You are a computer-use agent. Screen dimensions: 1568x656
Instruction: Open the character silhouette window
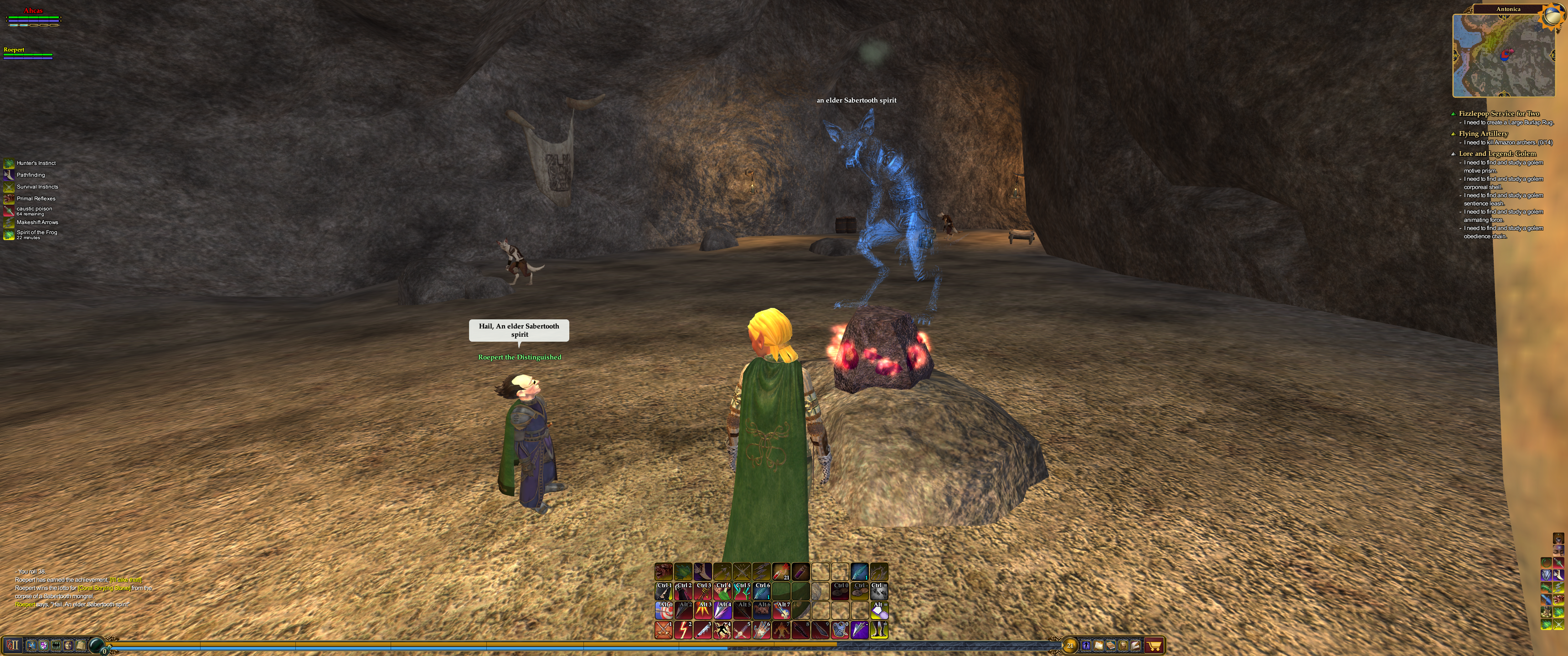coord(1086,646)
